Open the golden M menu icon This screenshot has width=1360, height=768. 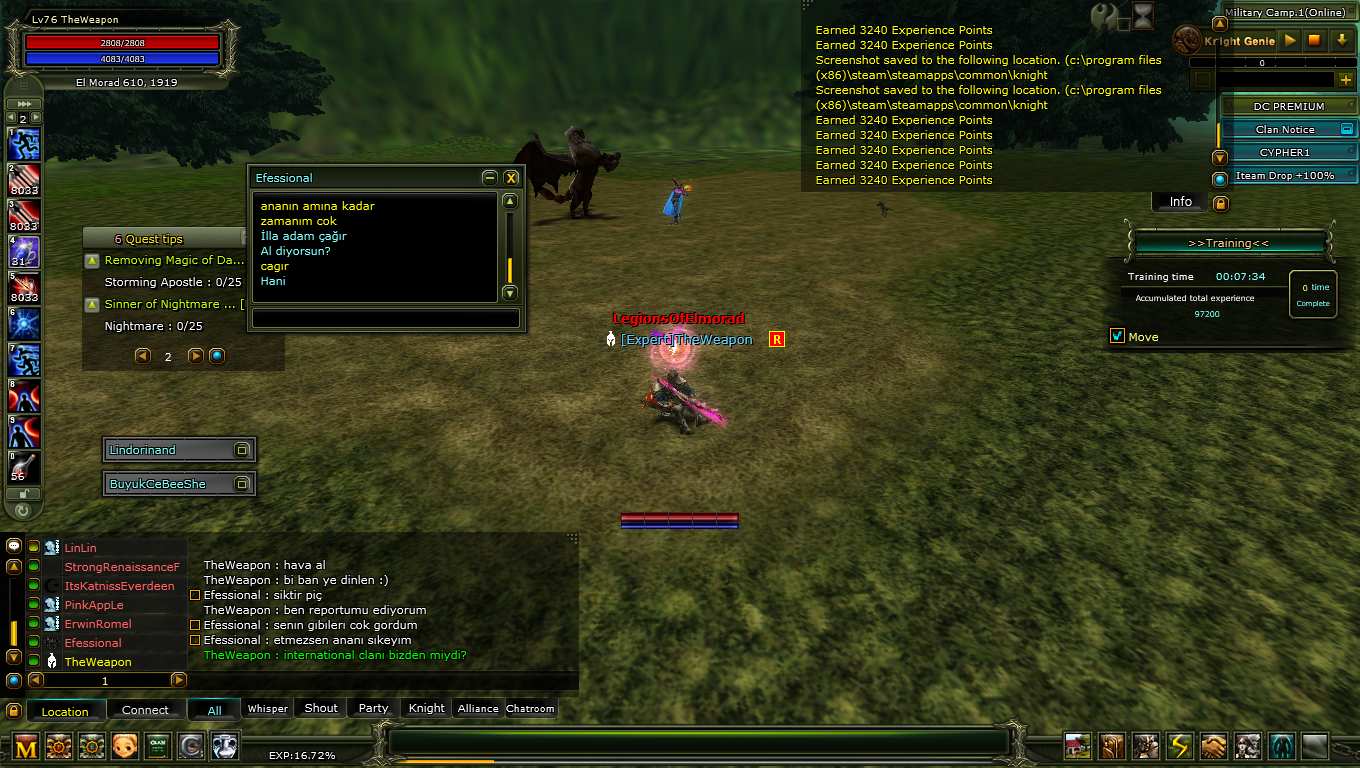point(26,746)
